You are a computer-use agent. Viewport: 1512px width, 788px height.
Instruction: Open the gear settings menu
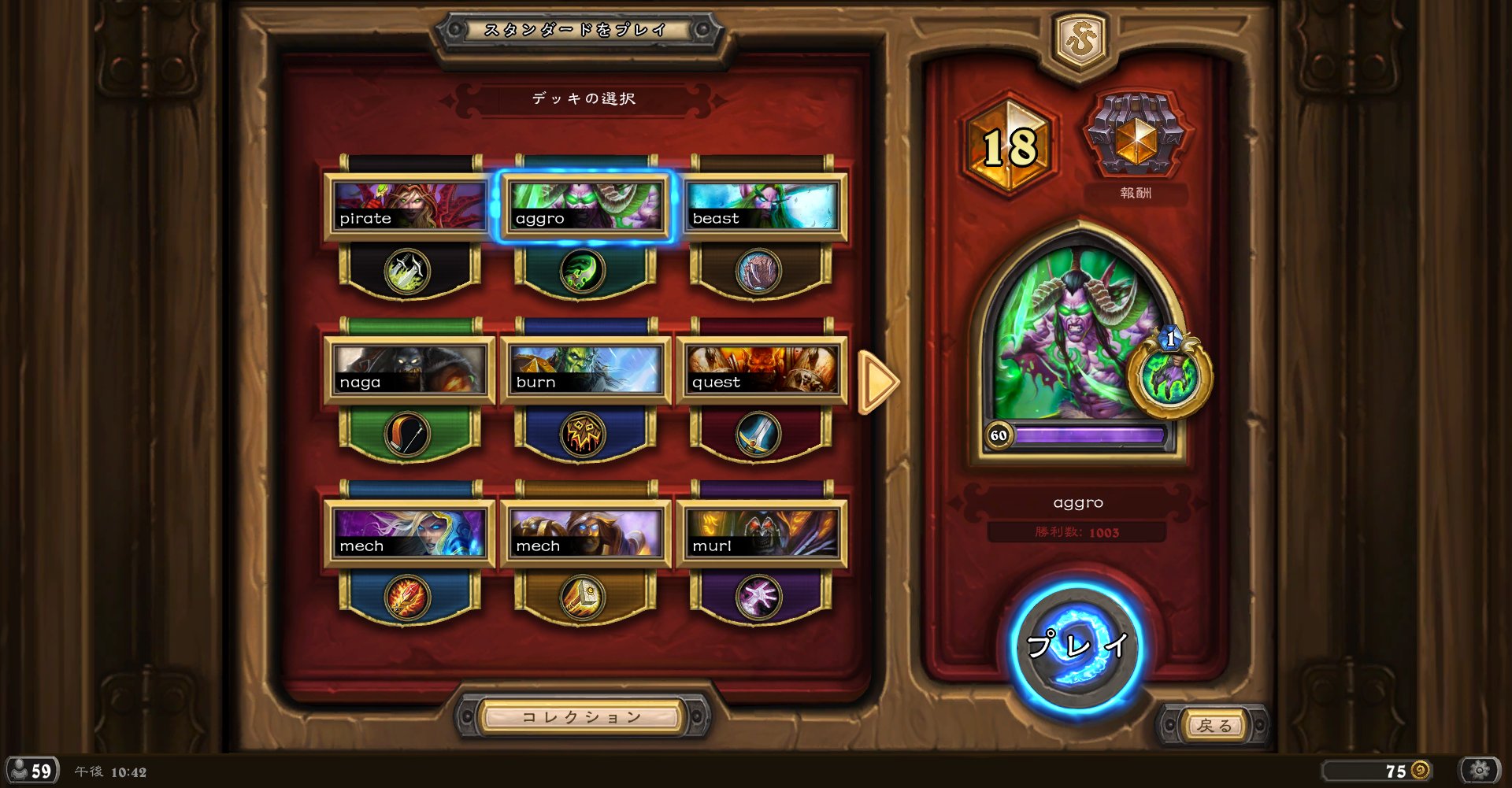pos(1479,770)
